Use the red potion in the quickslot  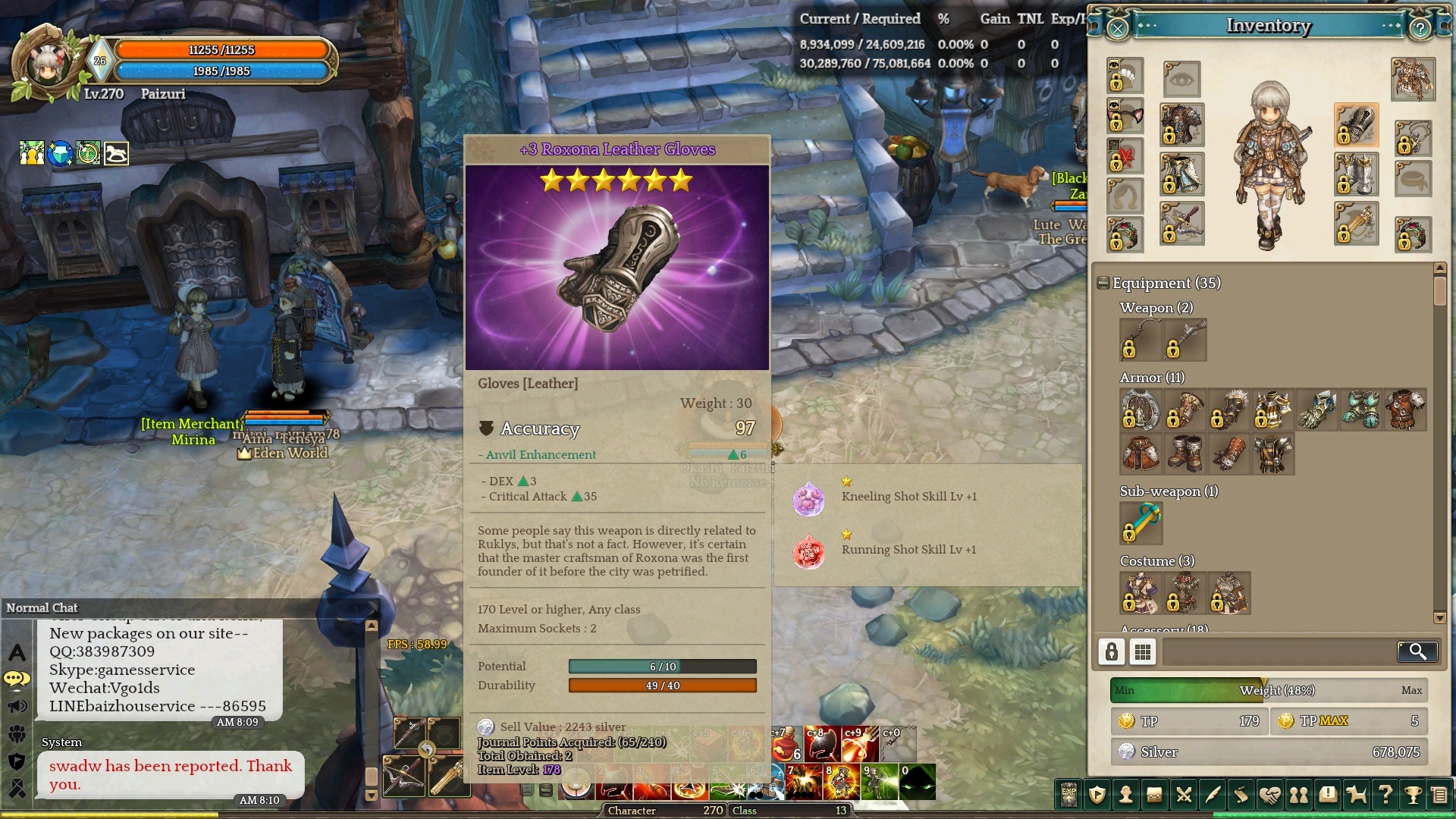786,744
